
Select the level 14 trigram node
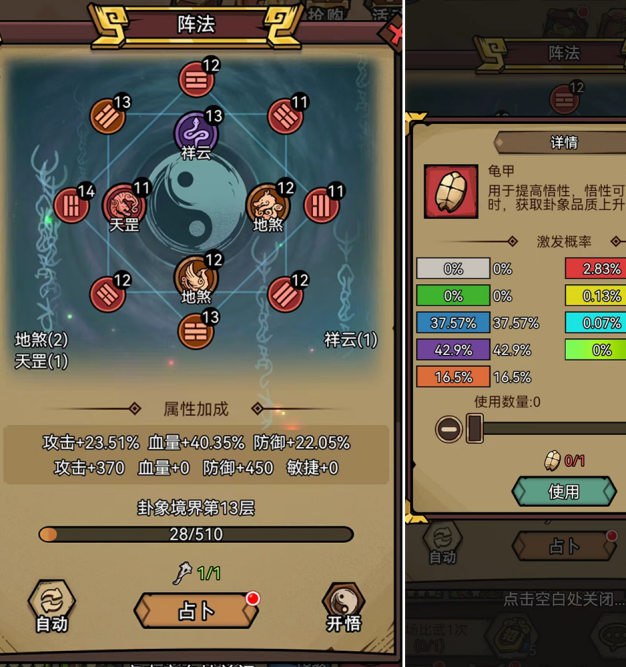click(x=72, y=206)
